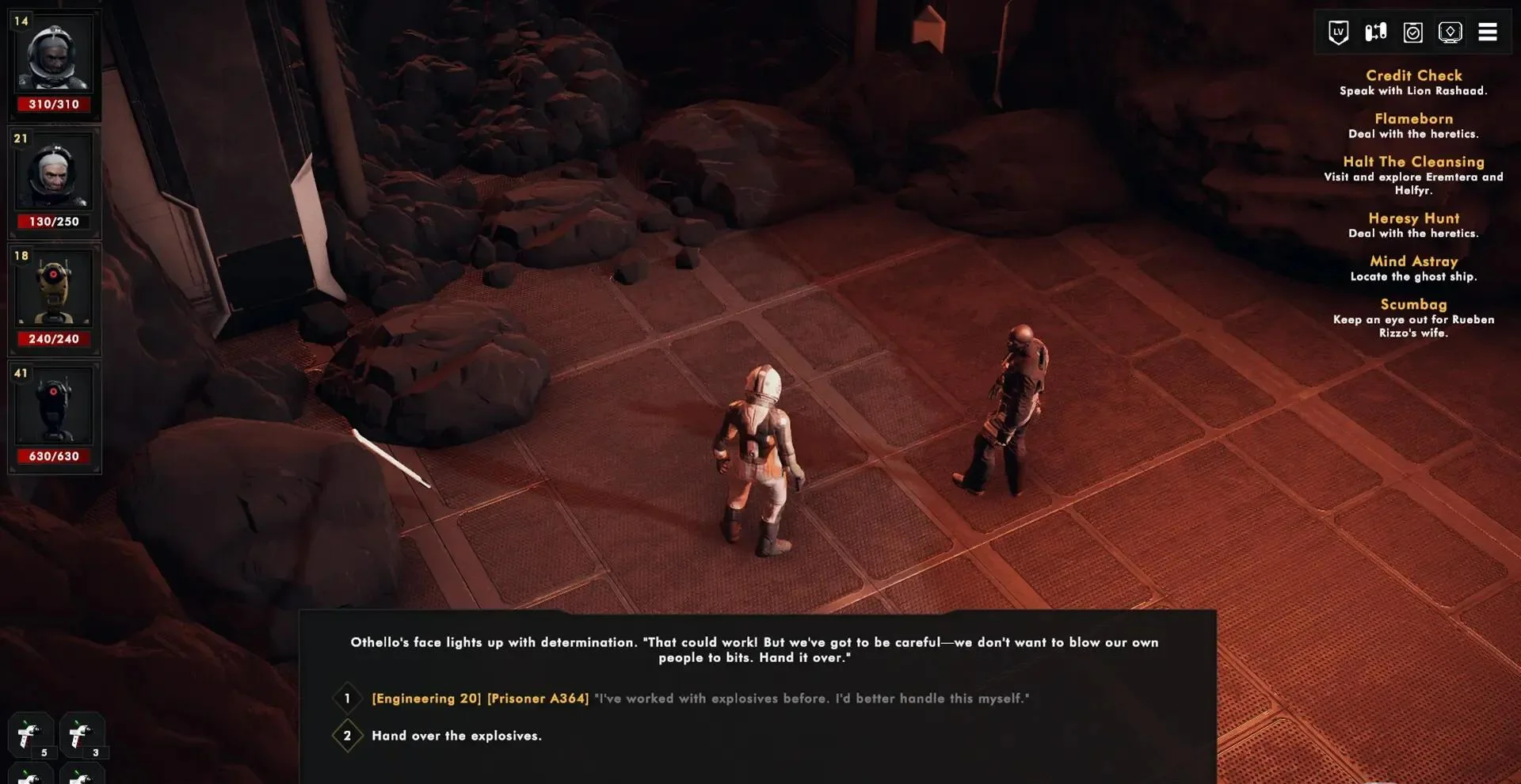Open the hamburger main menu
Image resolution: width=1521 pixels, height=784 pixels.
tap(1487, 32)
